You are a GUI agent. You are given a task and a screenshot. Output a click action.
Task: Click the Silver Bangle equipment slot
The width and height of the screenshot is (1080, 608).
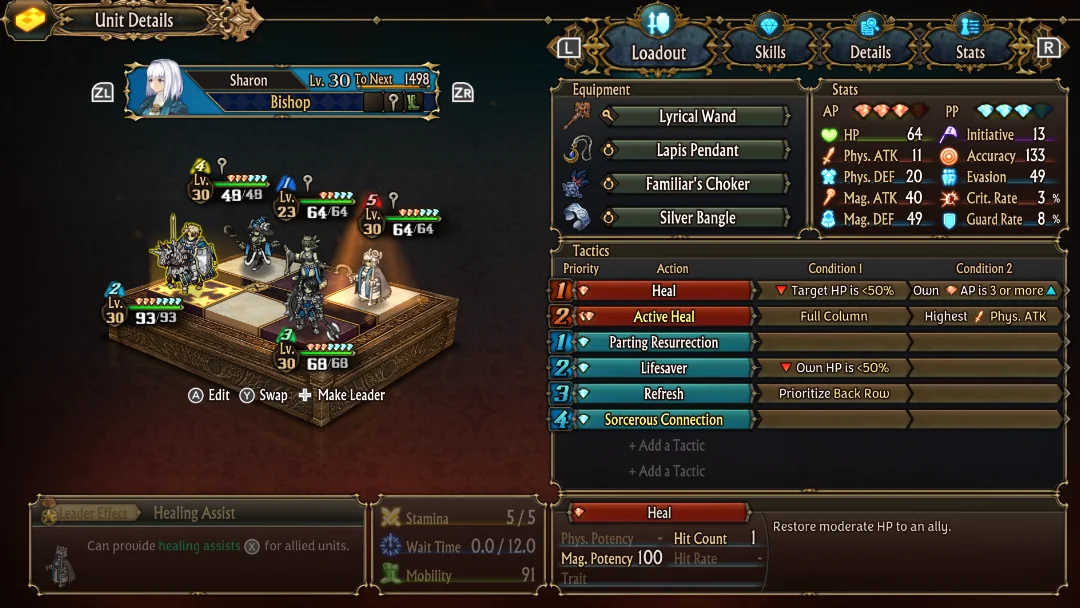click(697, 218)
